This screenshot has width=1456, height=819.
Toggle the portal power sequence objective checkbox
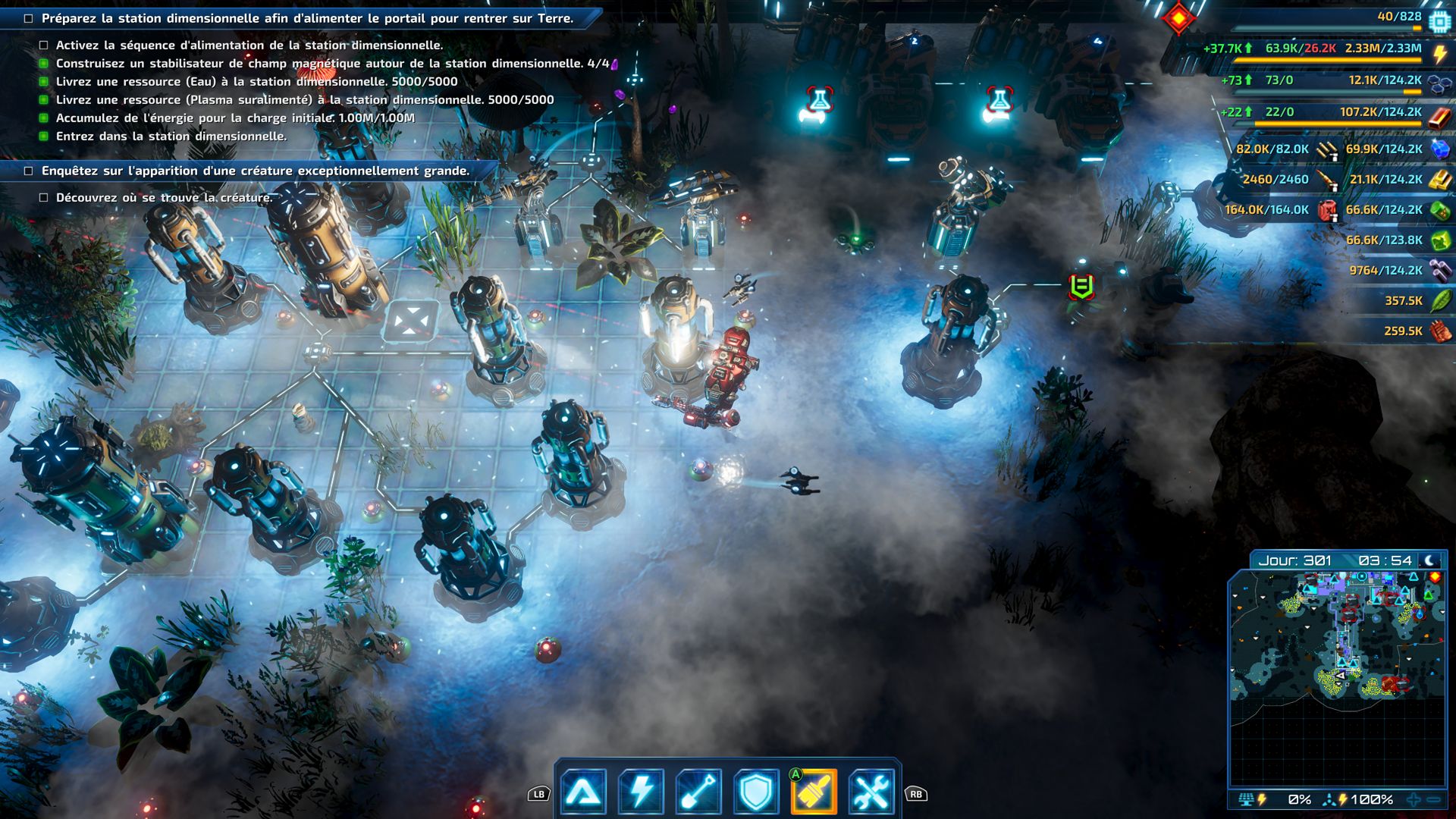point(44,45)
